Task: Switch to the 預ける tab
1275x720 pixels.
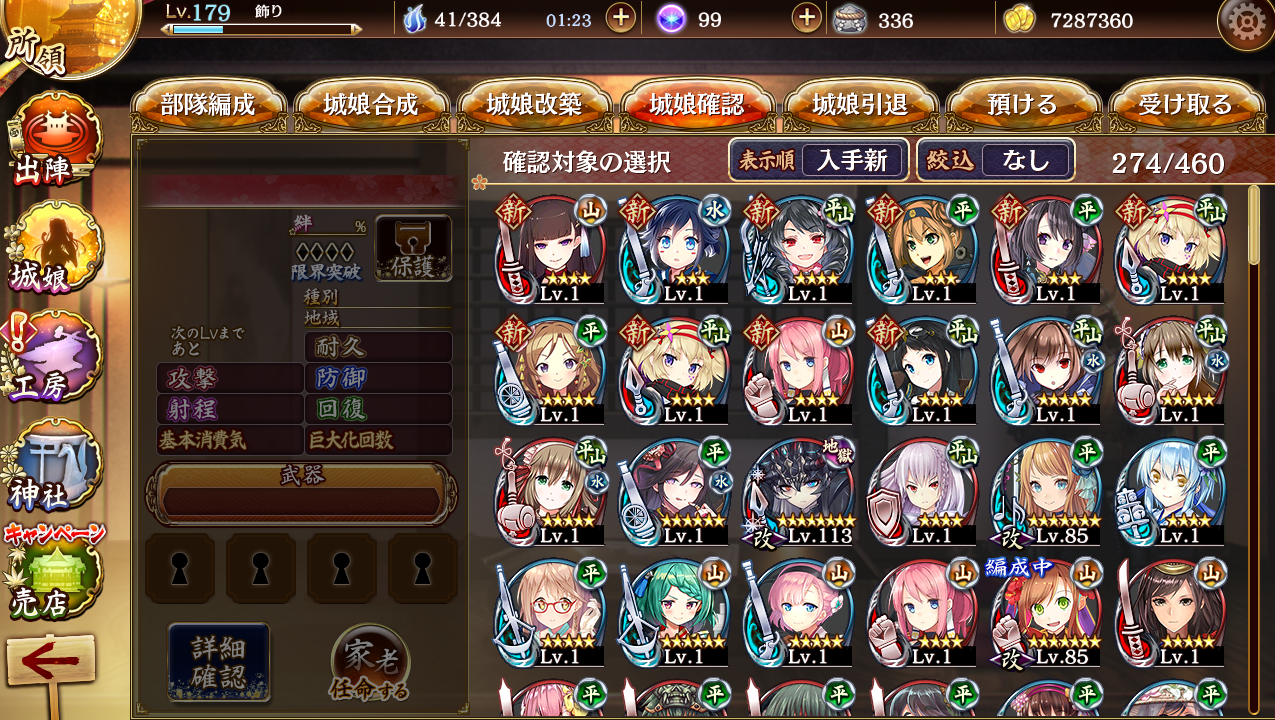Action: click(1022, 105)
